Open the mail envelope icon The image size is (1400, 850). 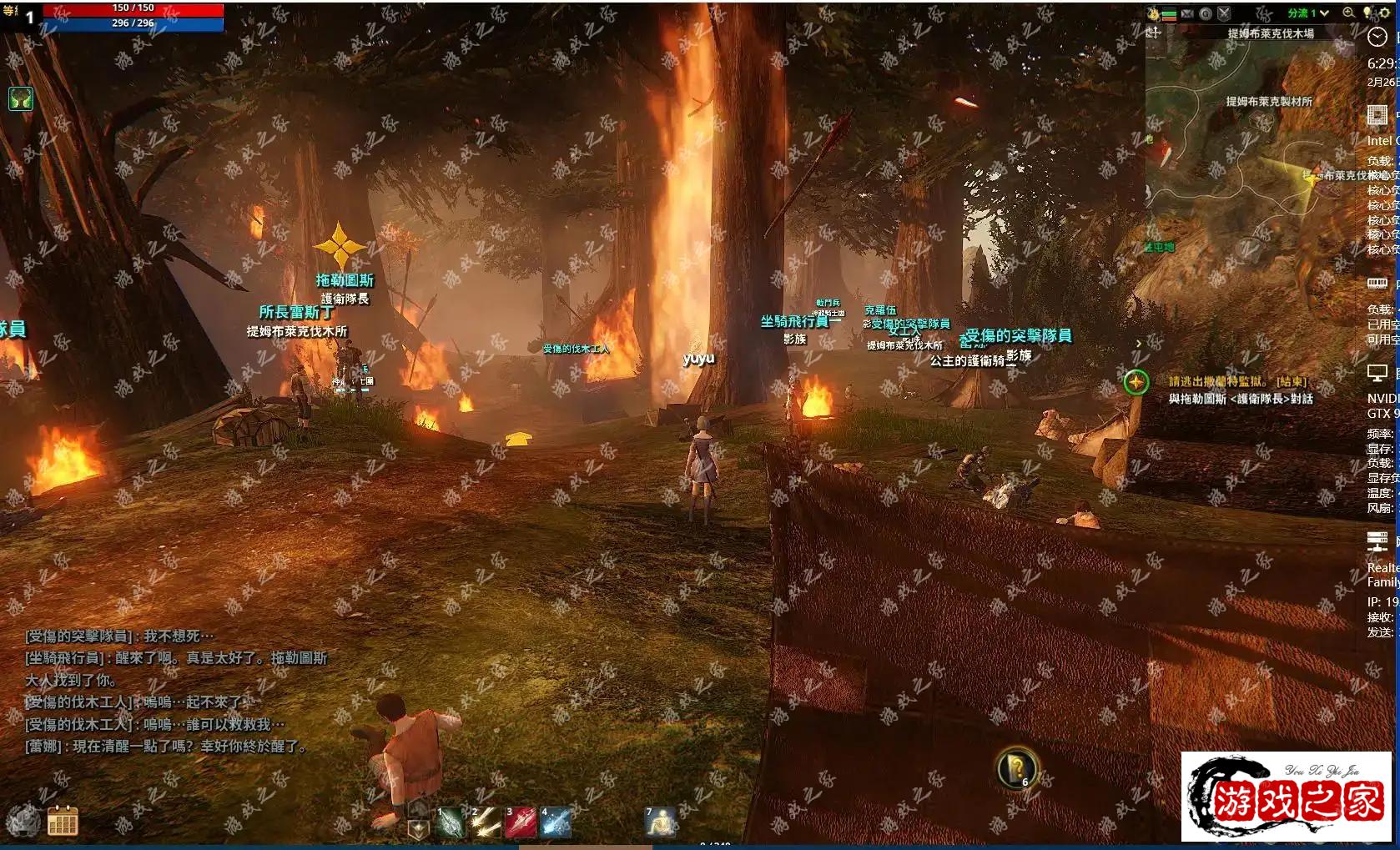coord(1187,13)
